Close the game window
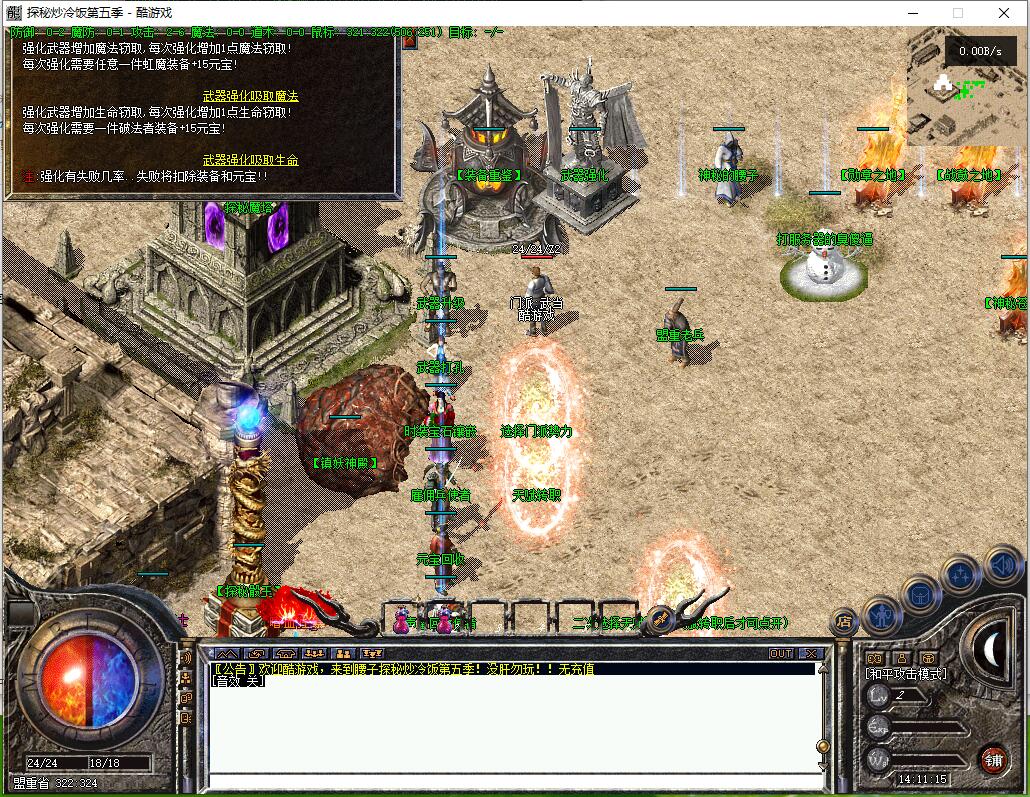Image resolution: width=1030 pixels, height=797 pixels. [x=1004, y=13]
